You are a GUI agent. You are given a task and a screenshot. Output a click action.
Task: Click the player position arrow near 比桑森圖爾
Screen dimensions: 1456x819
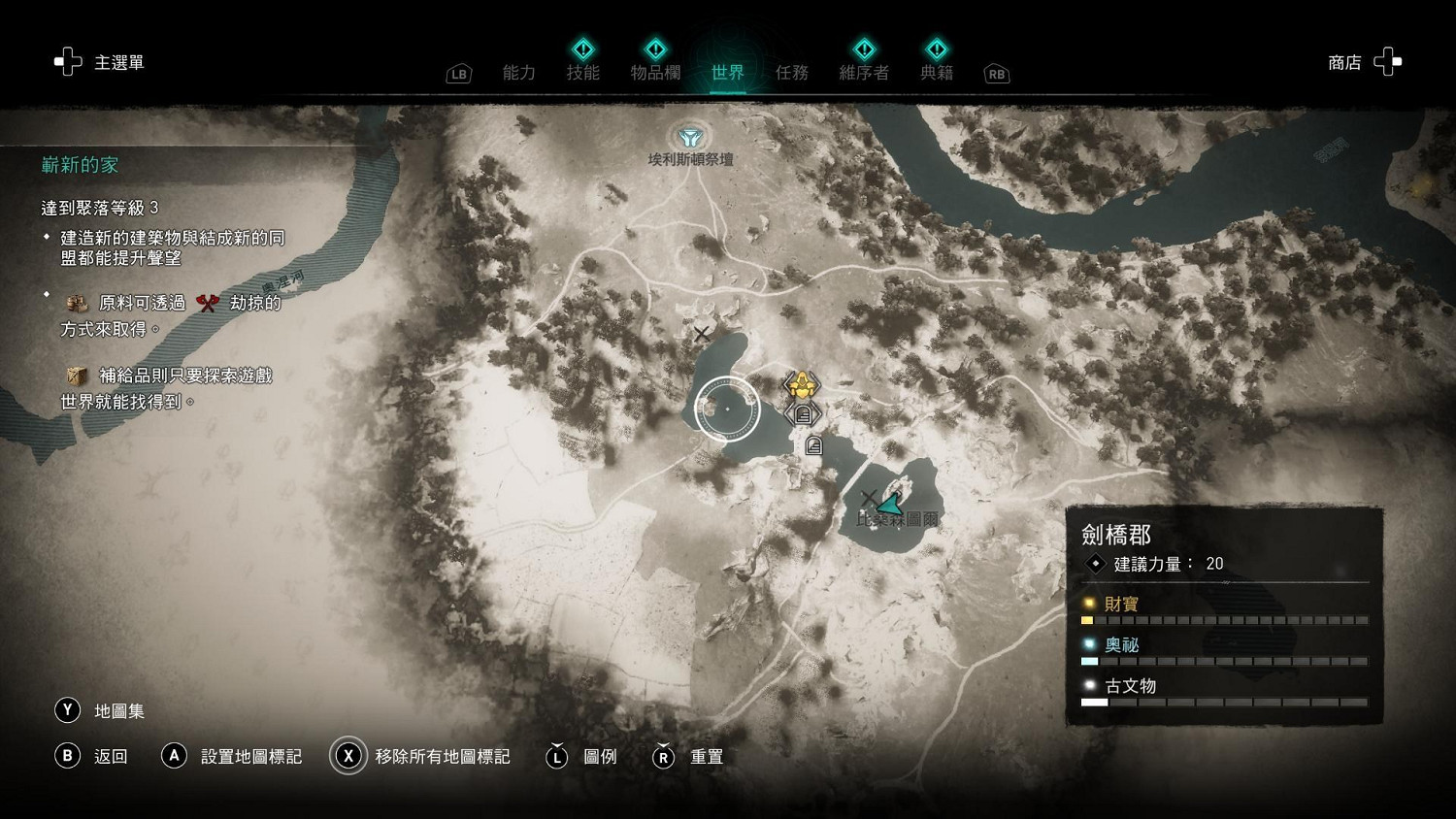pyautogui.click(x=891, y=504)
